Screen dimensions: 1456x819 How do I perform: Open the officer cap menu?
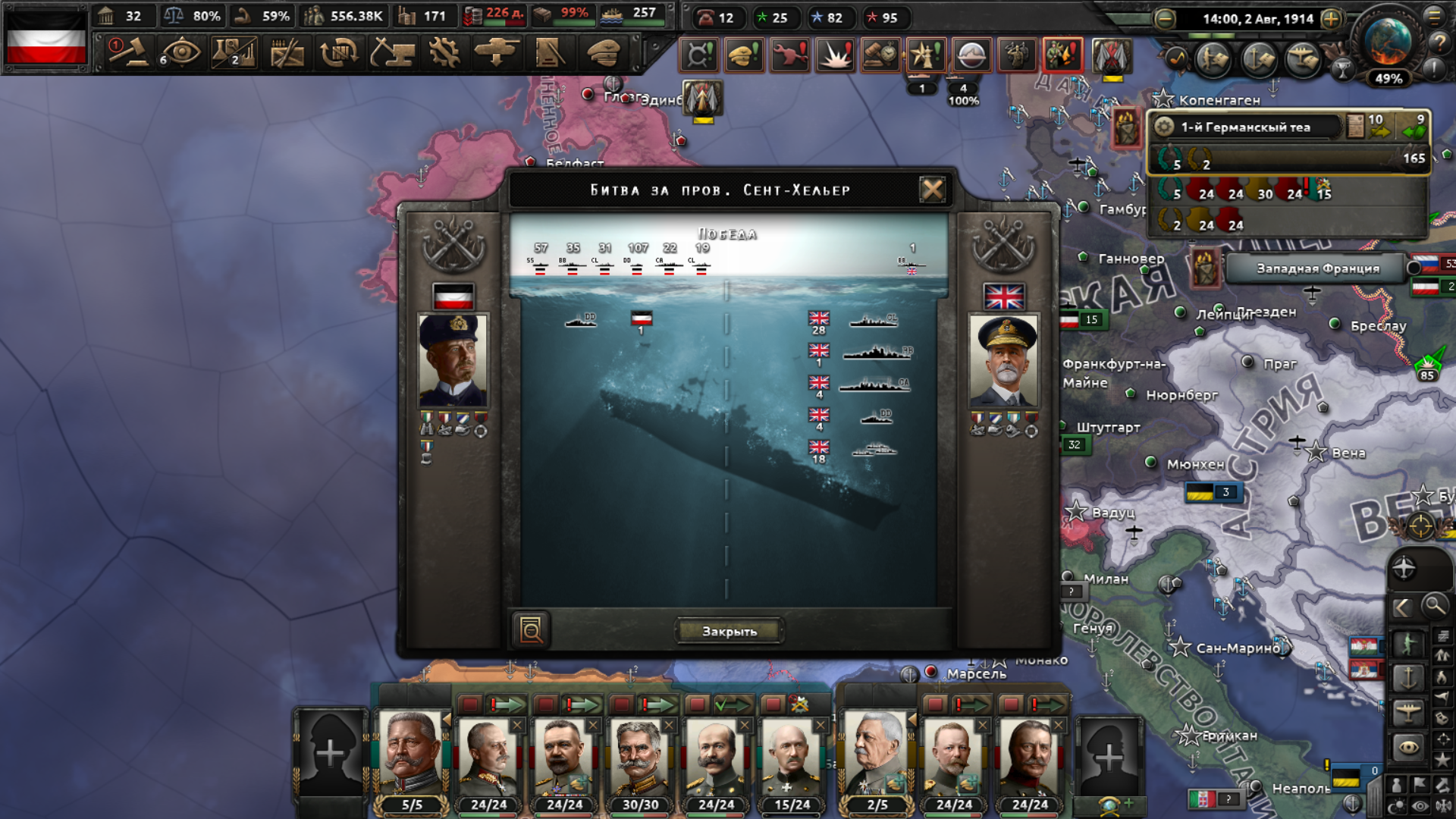click(x=604, y=54)
